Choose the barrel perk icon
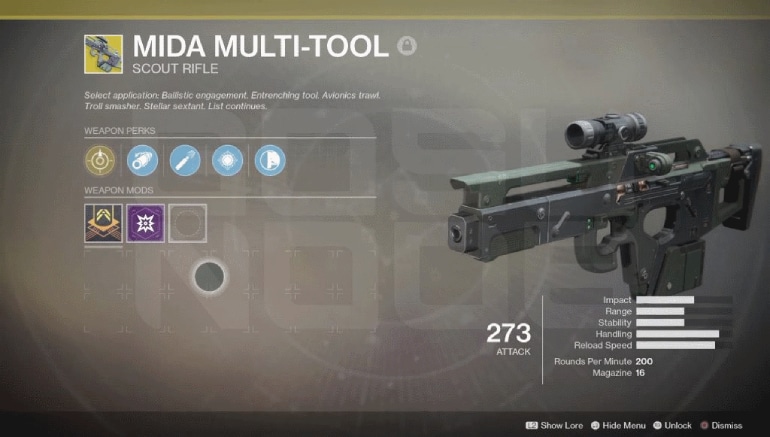This screenshot has width=770, height=437. point(142,160)
